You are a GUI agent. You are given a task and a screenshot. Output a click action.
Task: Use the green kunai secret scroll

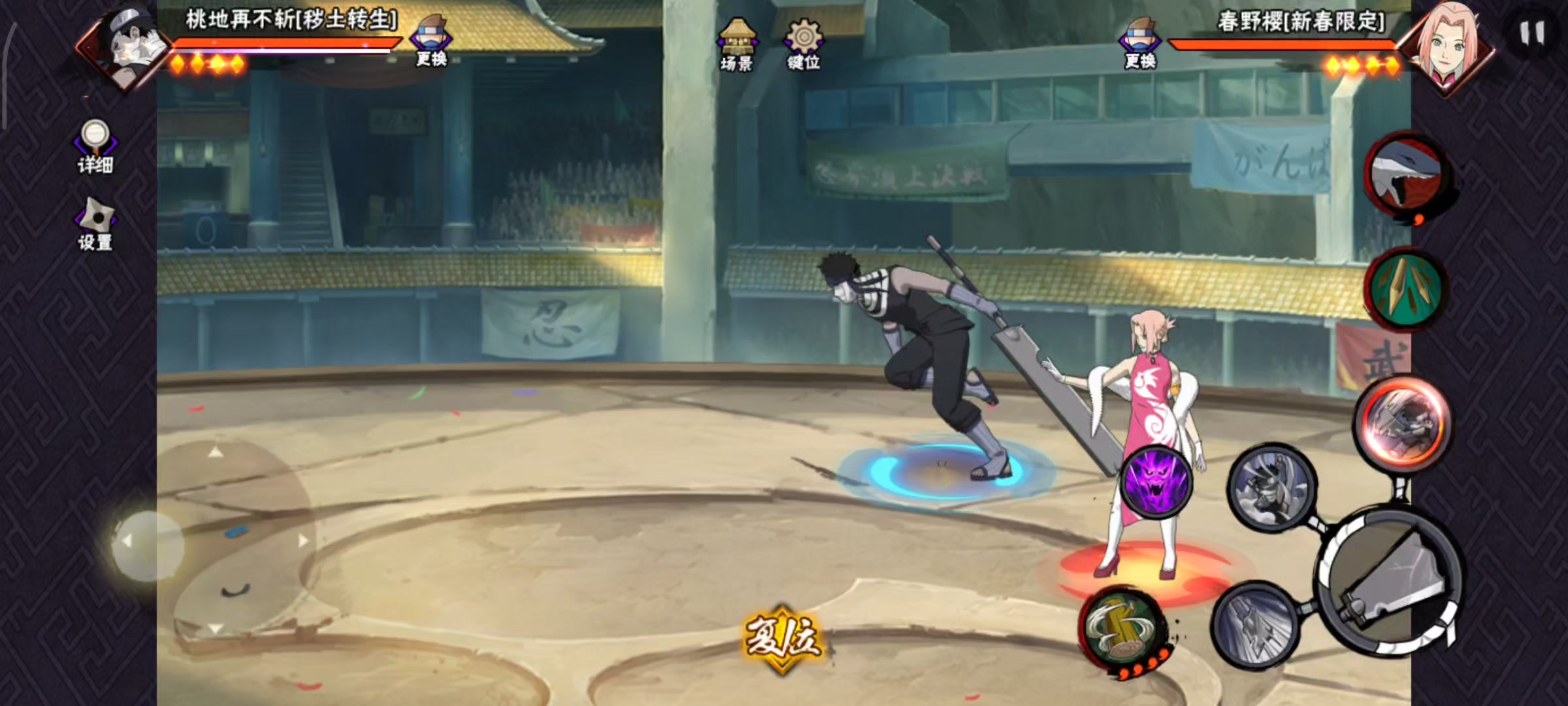(1406, 289)
